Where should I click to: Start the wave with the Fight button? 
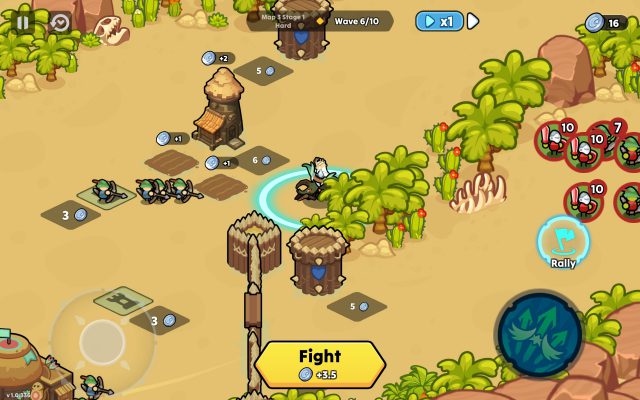[320, 363]
